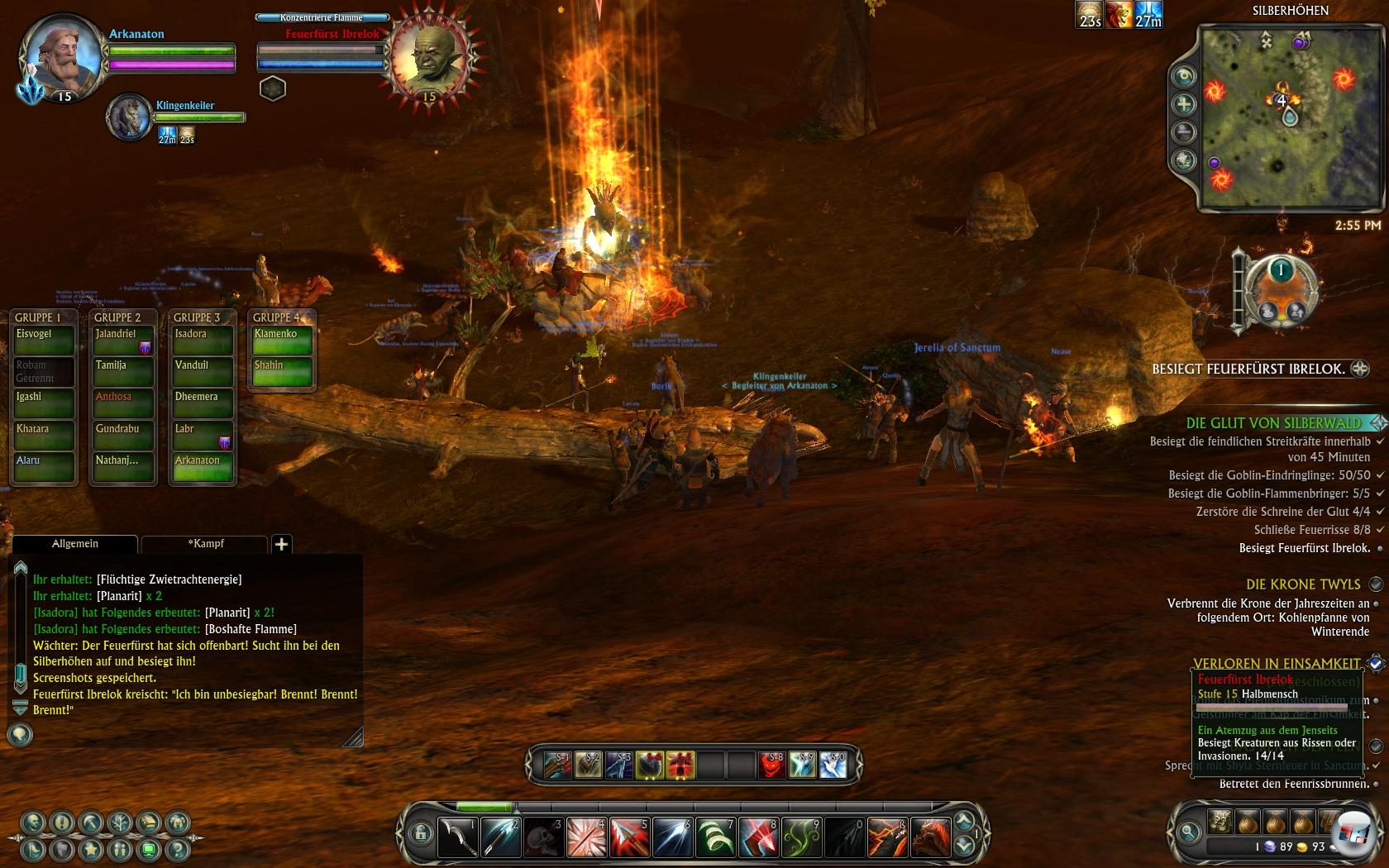Viewport: 1389px width, 868px height.
Task: Zoom out on the minimap
Action: (x=1184, y=132)
